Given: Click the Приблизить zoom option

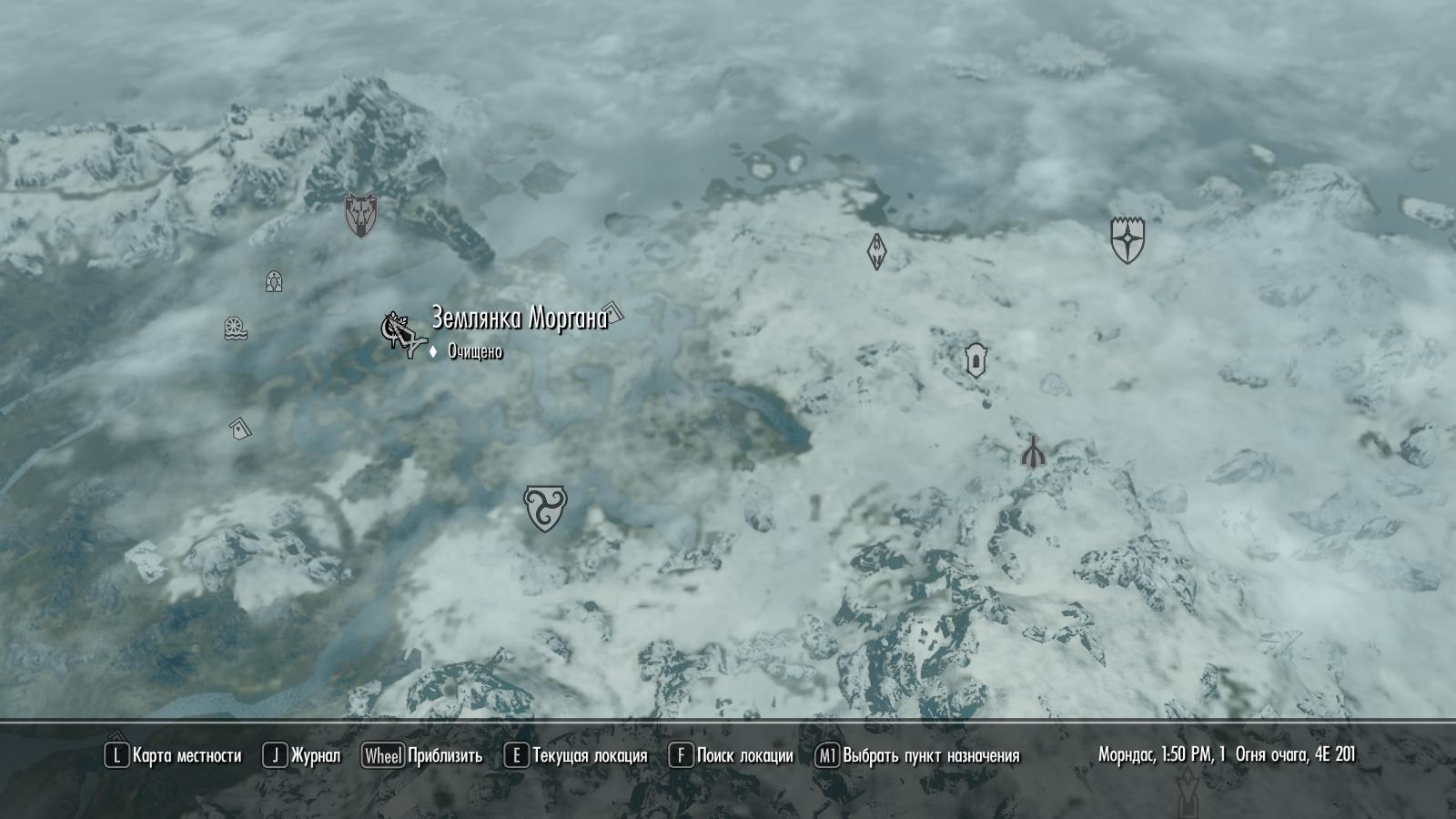Looking at the screenshot, I should [422, 755].
